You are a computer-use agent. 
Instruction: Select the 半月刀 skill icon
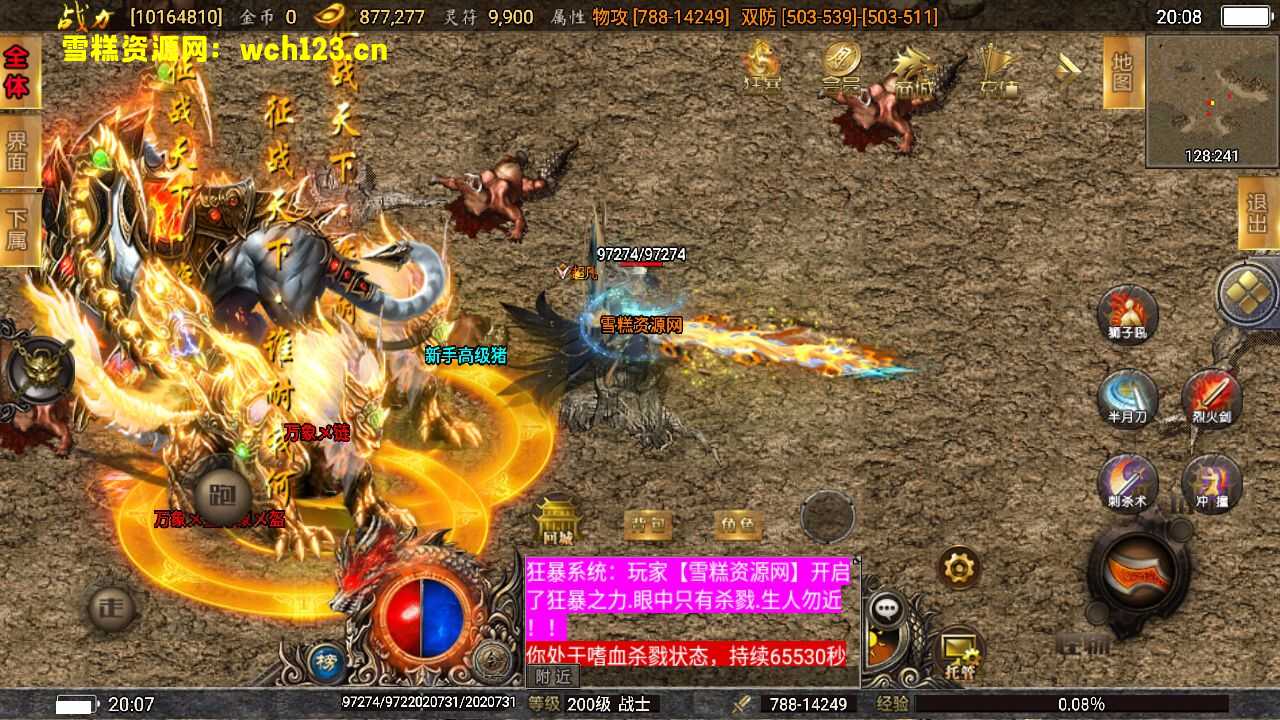coord(1127,390)
